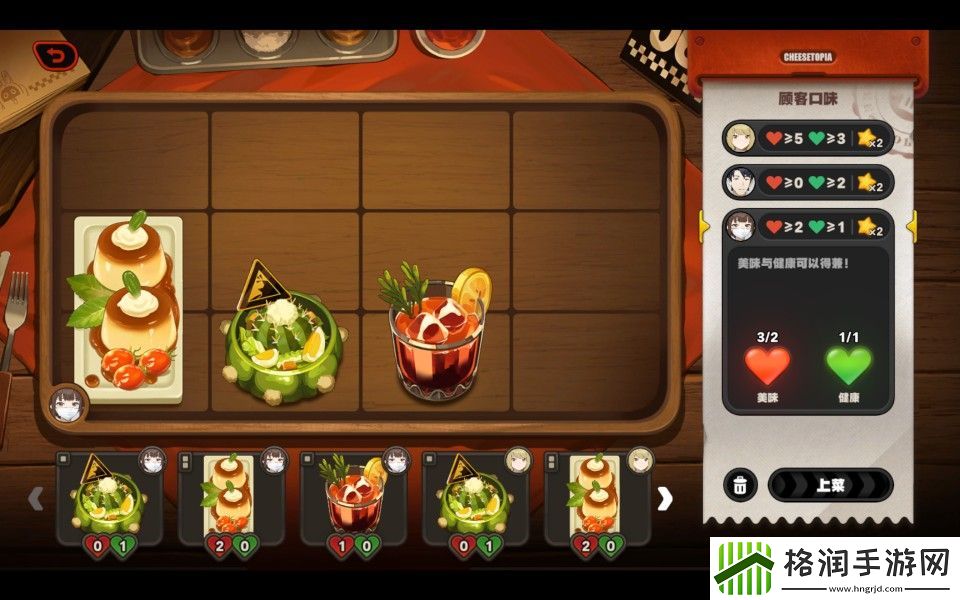Choose the pudding card tagged with masked customer
This screenshot has height=600, width=960.
[231, 497]
